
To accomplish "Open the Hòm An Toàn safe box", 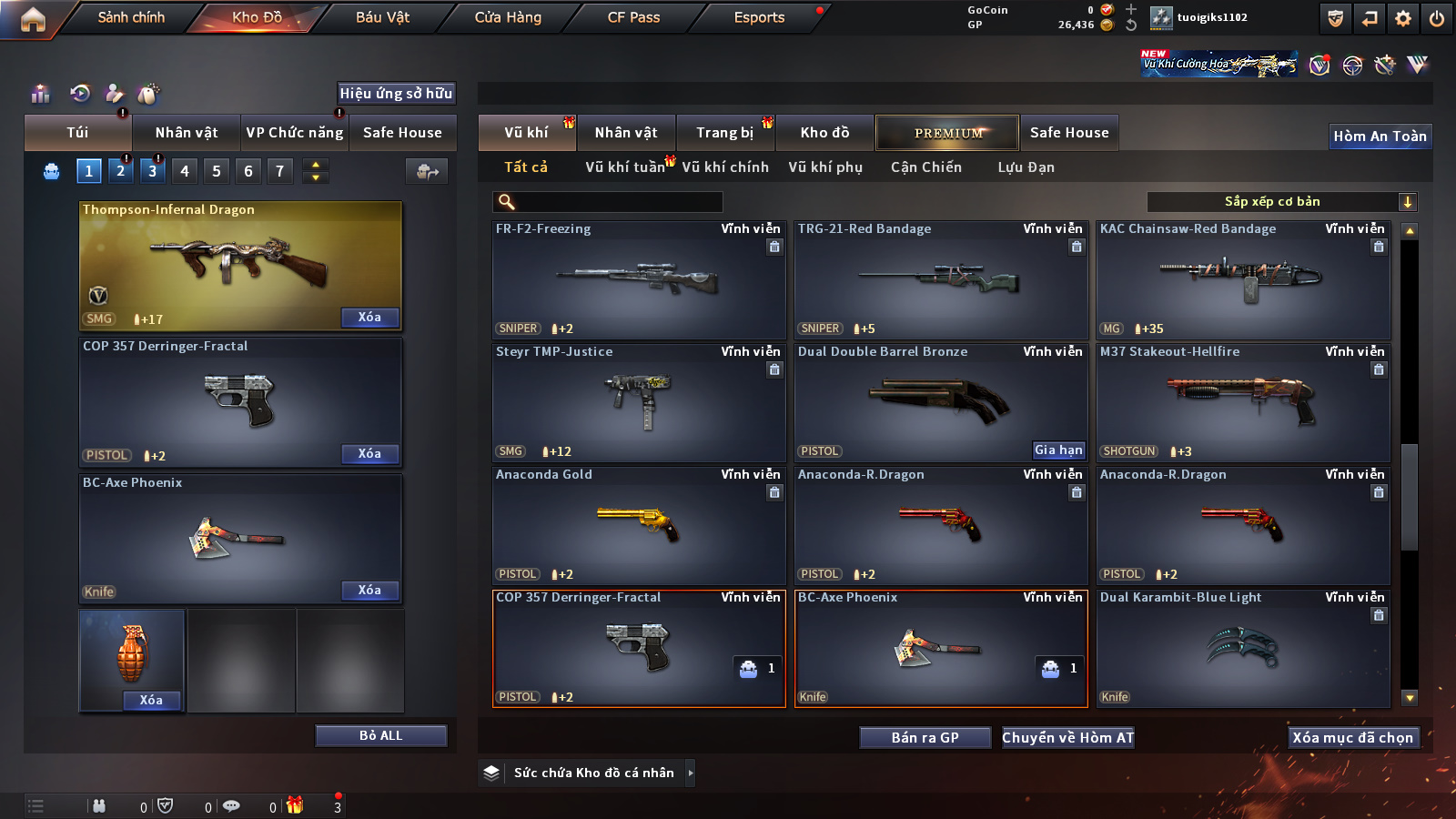I will 1380,136.
